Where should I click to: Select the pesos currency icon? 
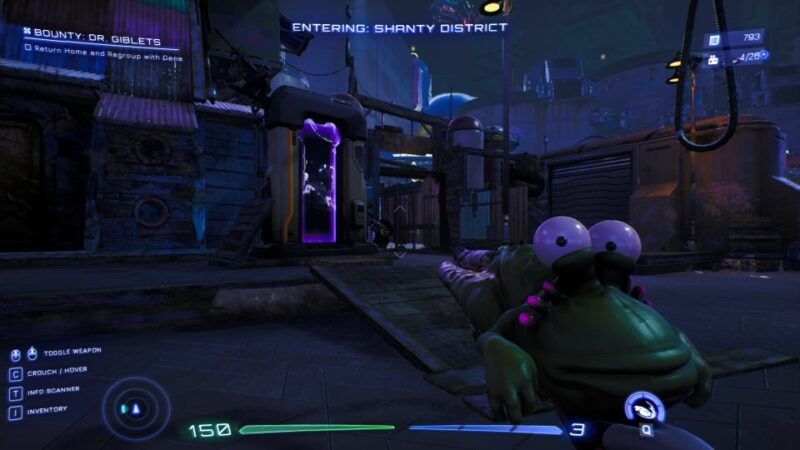click(x=714, y=38)
